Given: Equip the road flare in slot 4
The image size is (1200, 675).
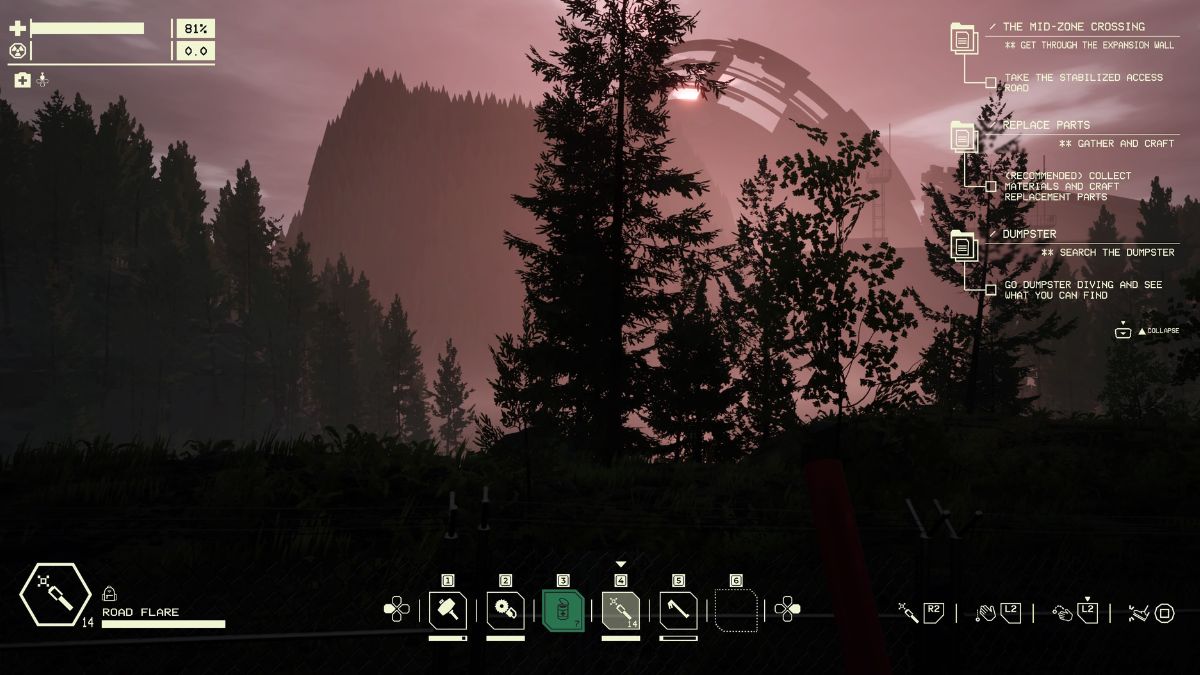Looking at the screenshot, I should tap(620, 609).
